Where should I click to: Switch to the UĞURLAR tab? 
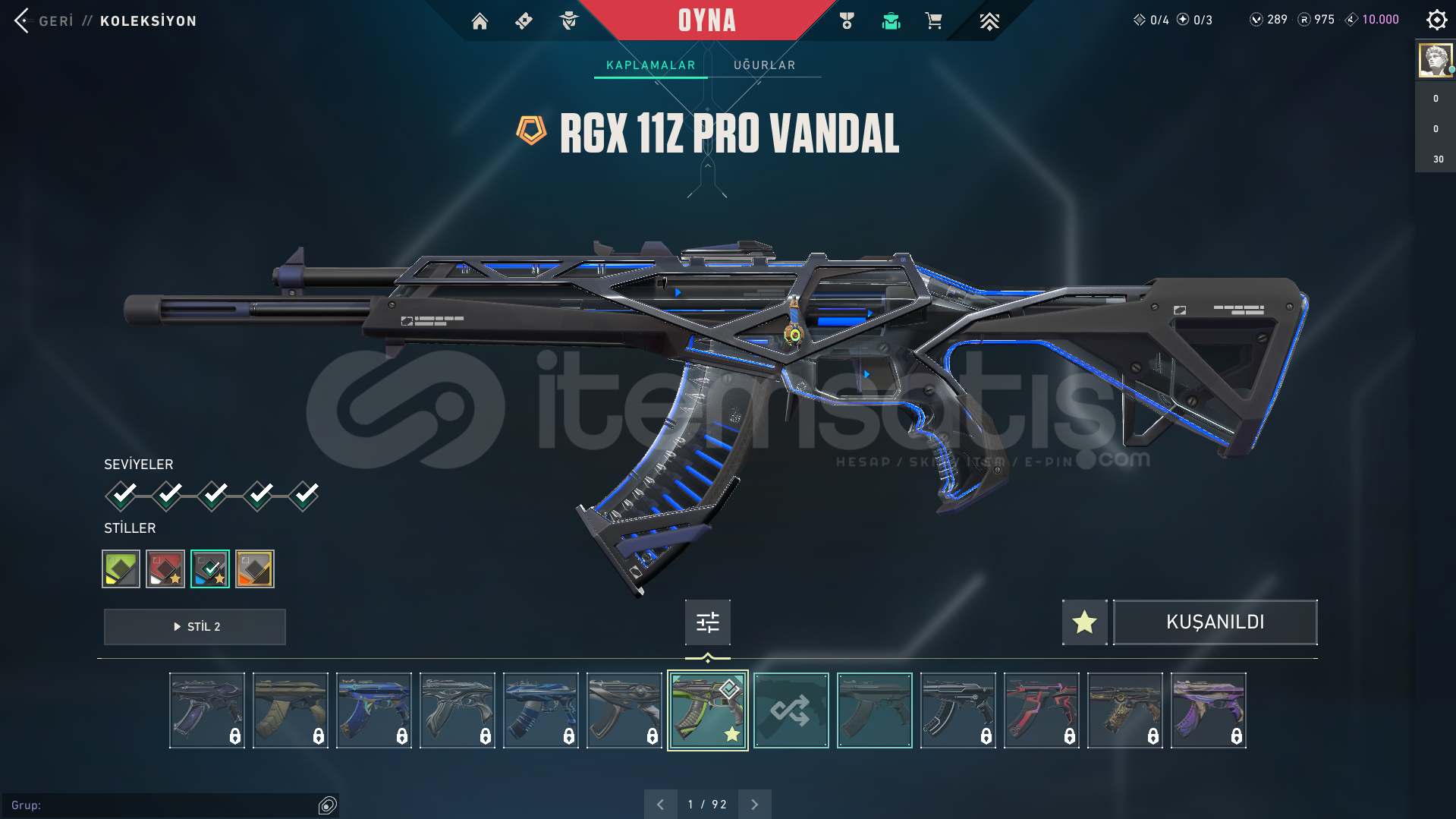point(764,65)
